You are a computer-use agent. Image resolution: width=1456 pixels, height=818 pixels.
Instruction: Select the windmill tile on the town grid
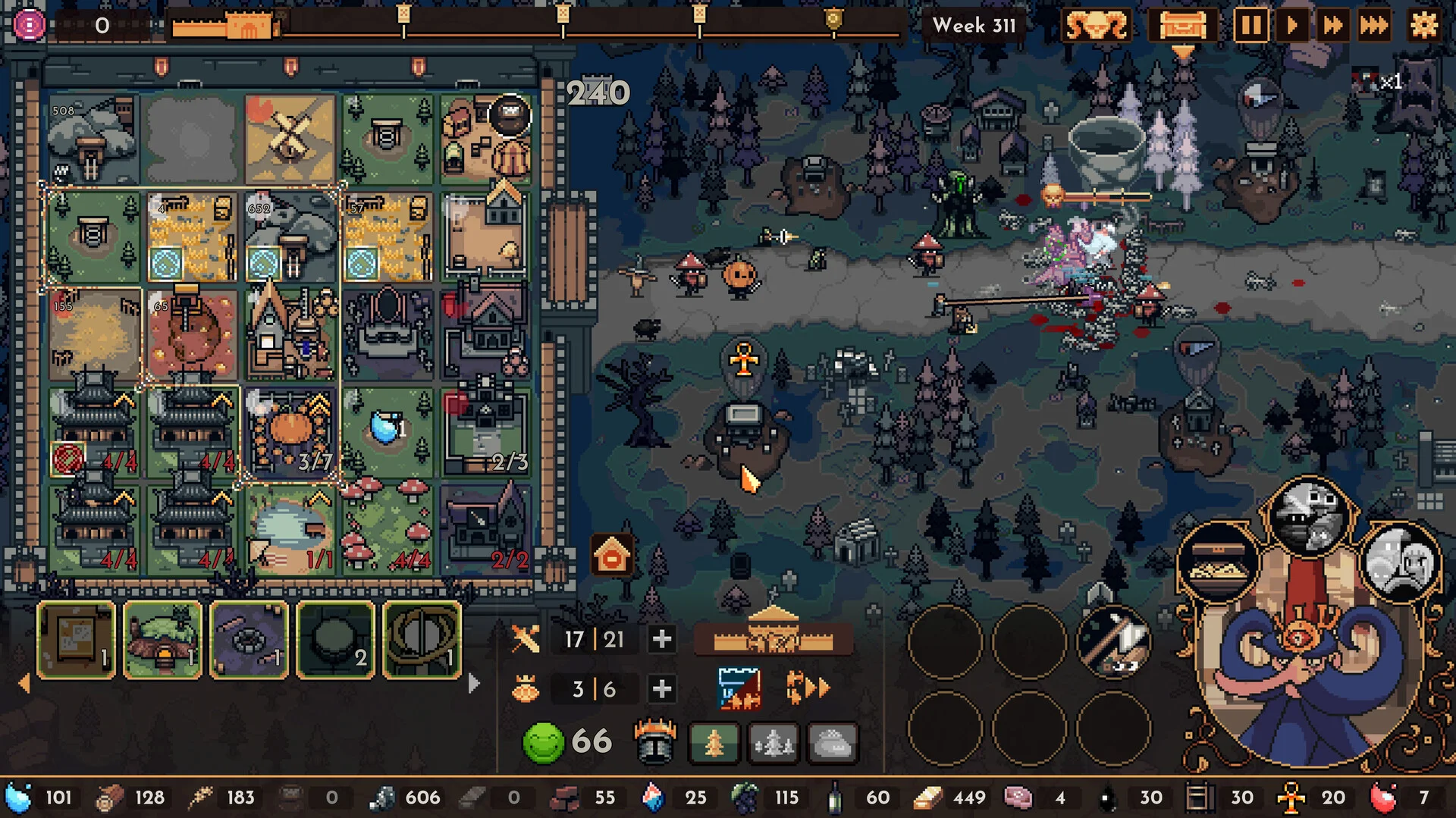[290, 139]
